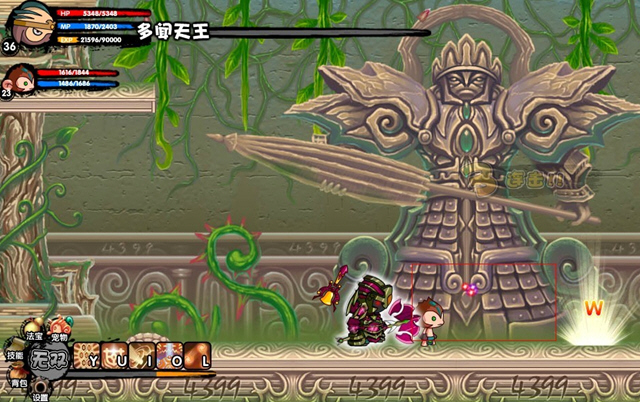Use the skill icon marked Y
The image size is (640, 402).
tap(88, 357)
